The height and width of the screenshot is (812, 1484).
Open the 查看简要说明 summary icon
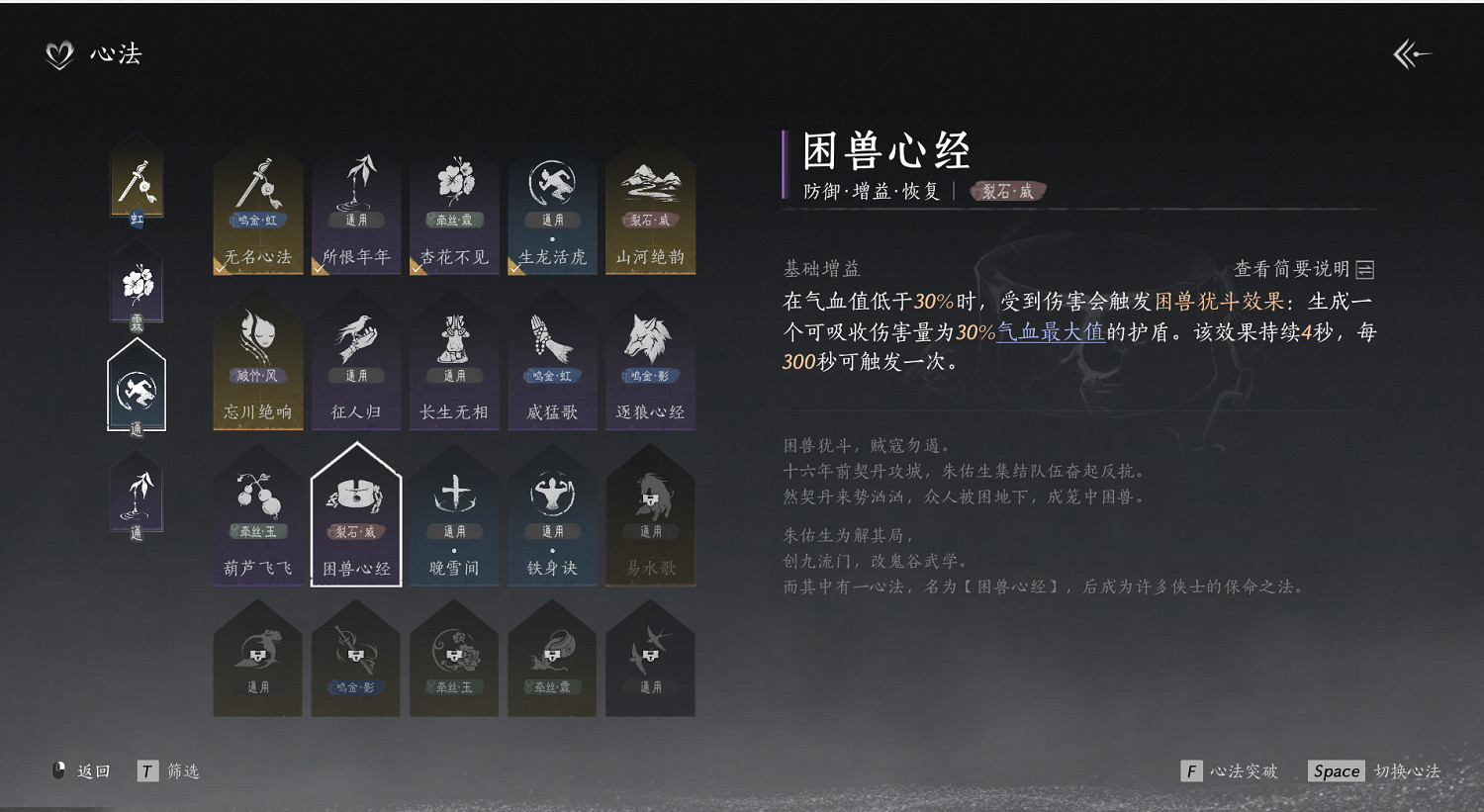tap(1365, 267)
